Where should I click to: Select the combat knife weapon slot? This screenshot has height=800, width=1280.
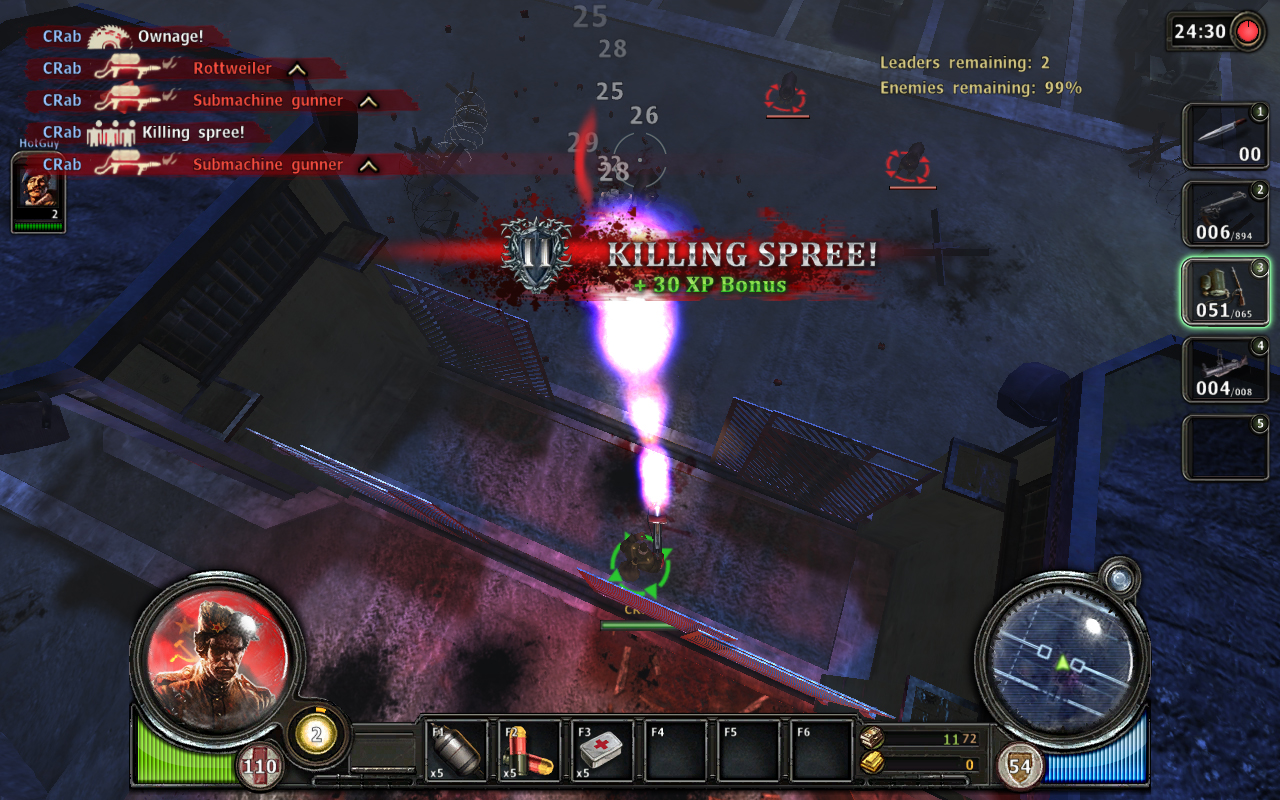click(1226, 136)
